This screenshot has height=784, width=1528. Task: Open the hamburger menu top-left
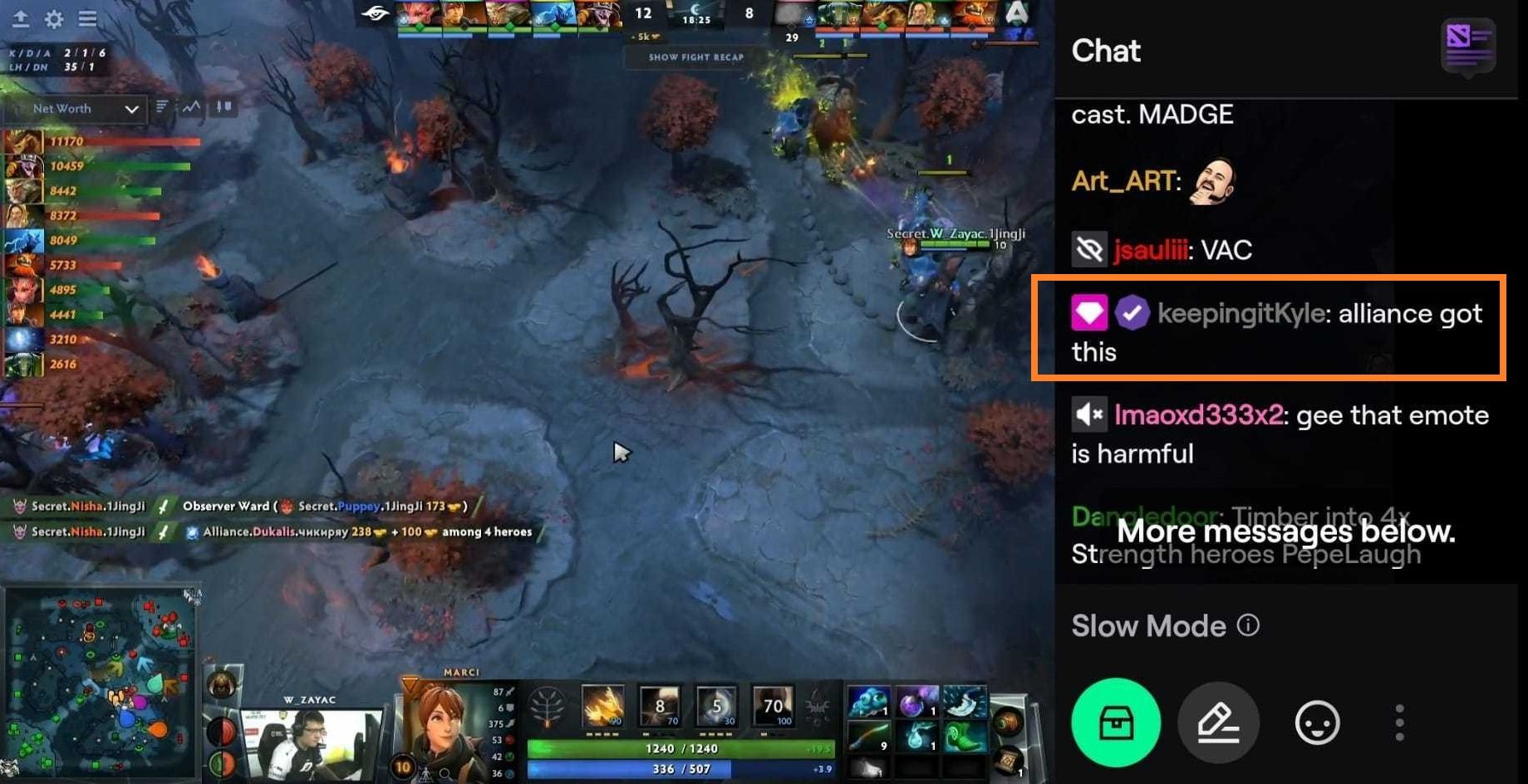[87, 18]
